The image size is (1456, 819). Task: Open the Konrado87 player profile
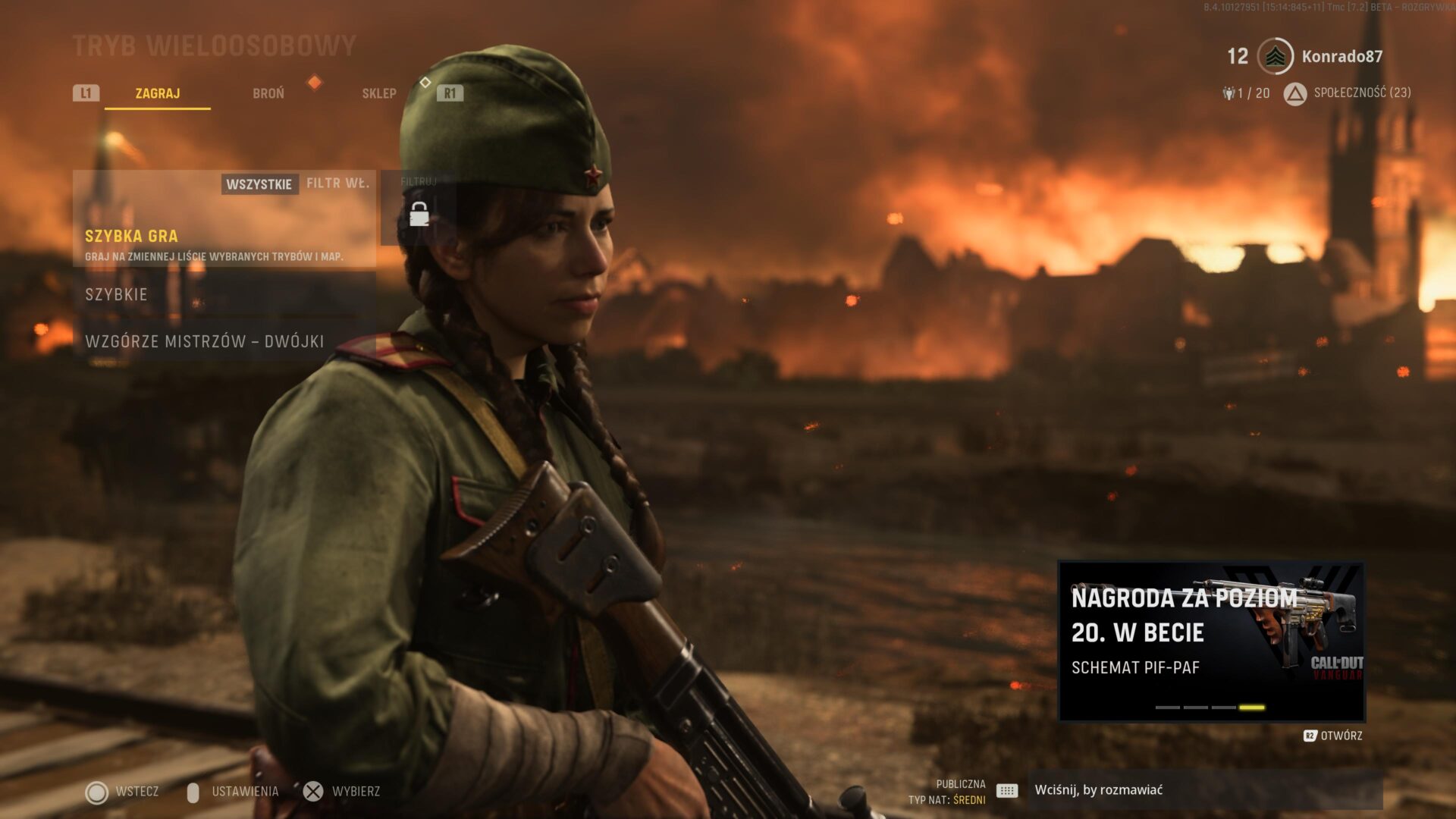pos(1341,56)
